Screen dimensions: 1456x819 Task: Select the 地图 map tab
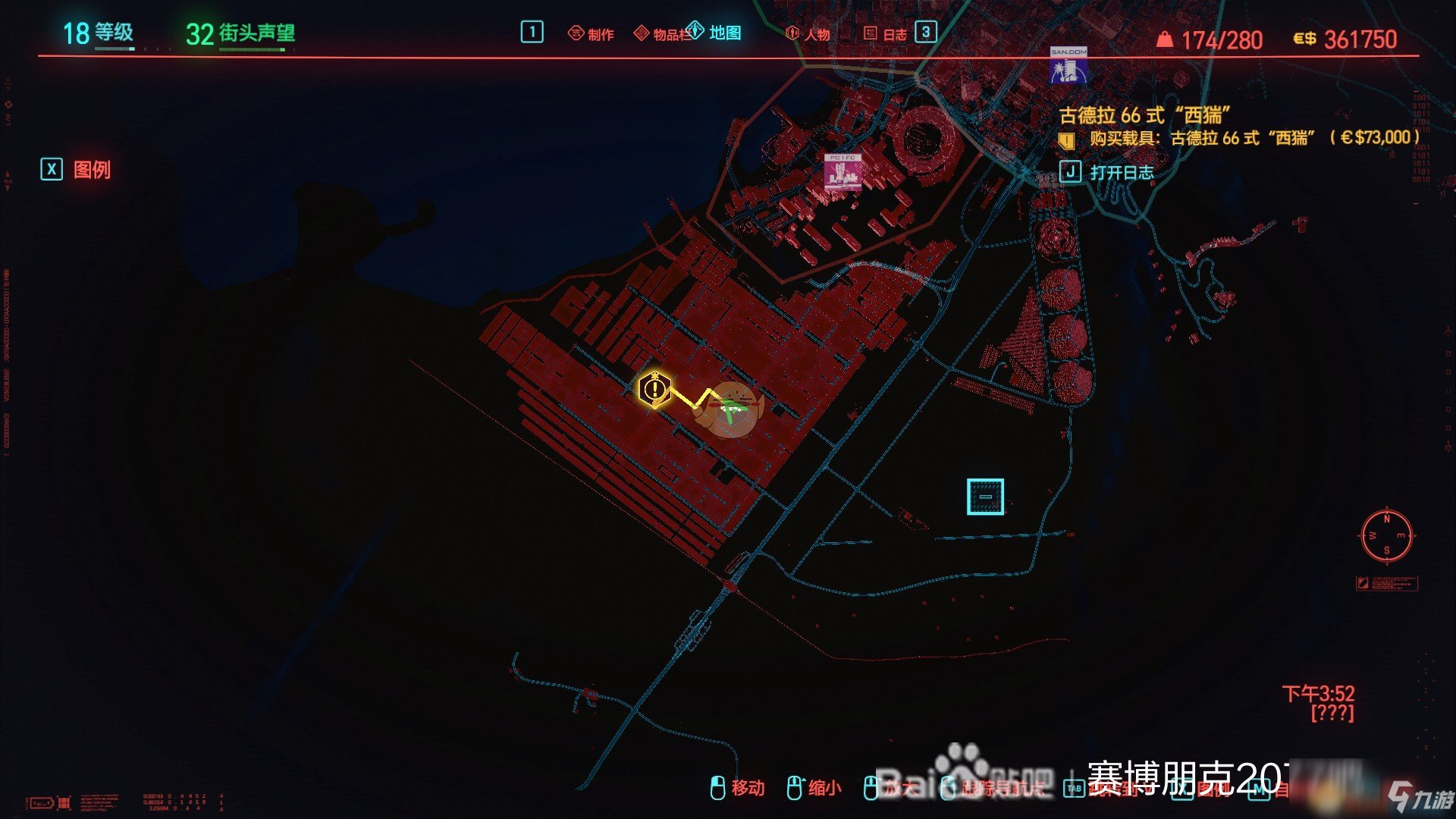click(x=715, y=33)
